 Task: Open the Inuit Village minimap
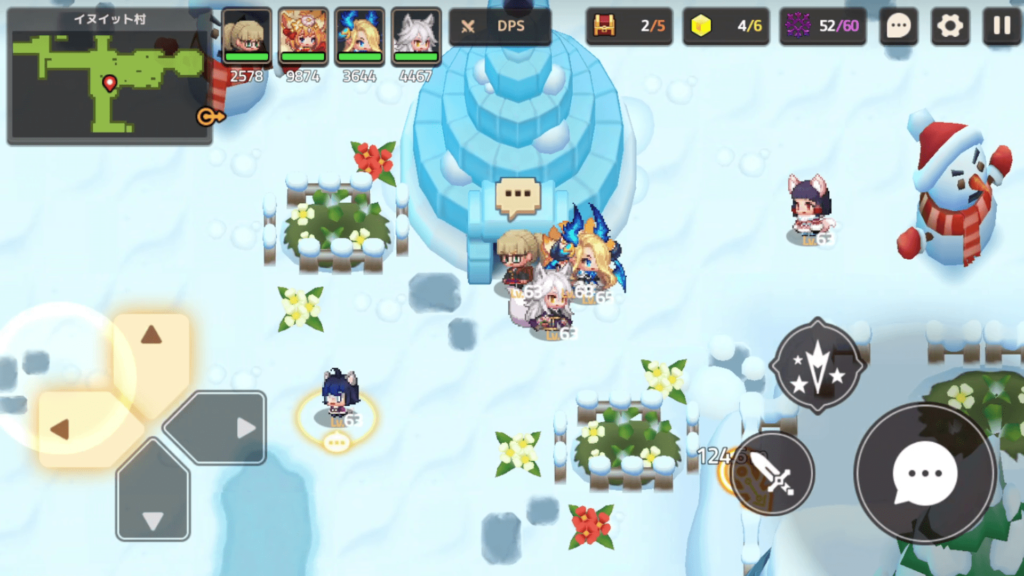point(108,75)
